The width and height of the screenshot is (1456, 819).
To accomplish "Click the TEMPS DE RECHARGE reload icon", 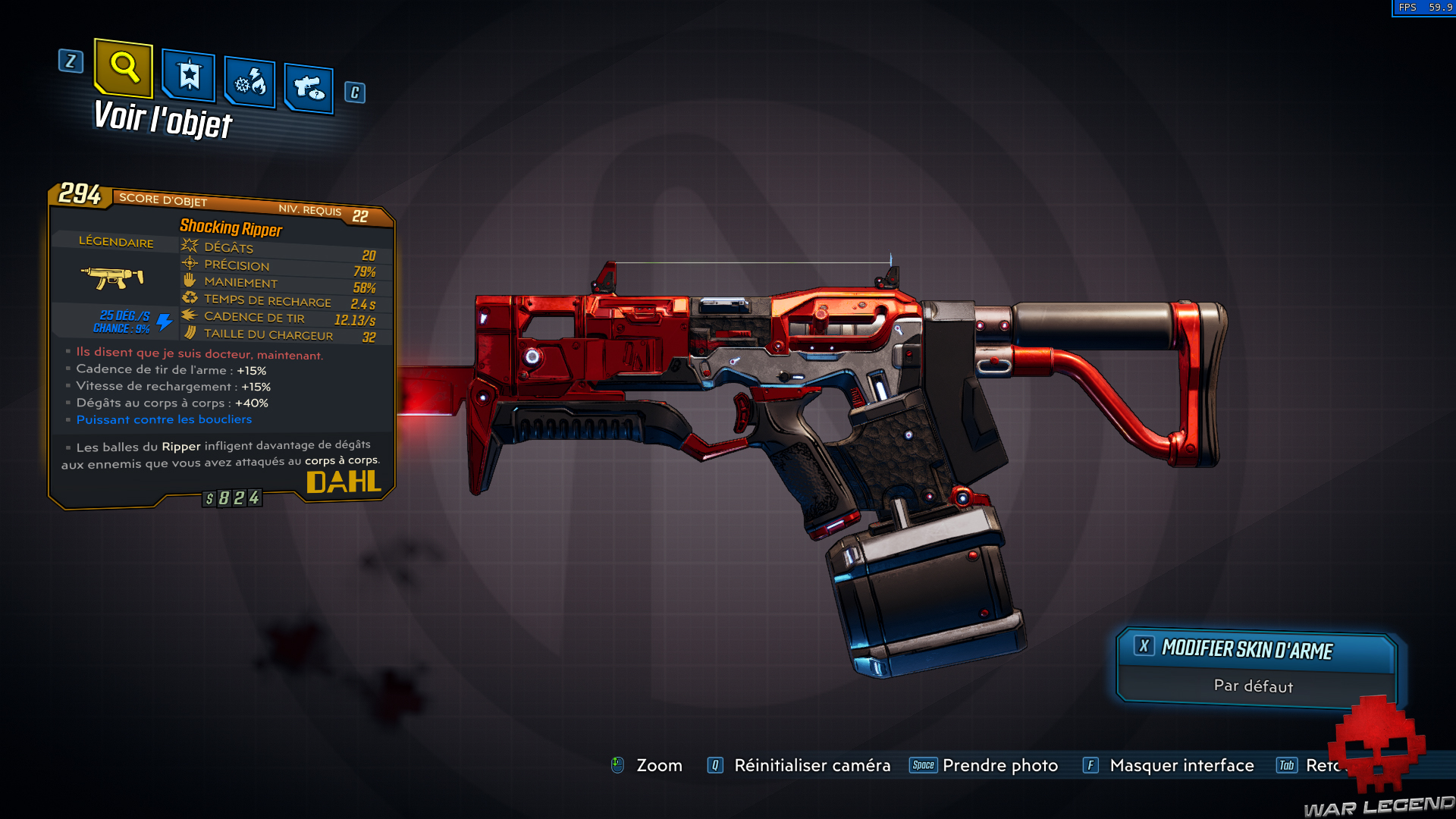I will [x=187, y=300].
